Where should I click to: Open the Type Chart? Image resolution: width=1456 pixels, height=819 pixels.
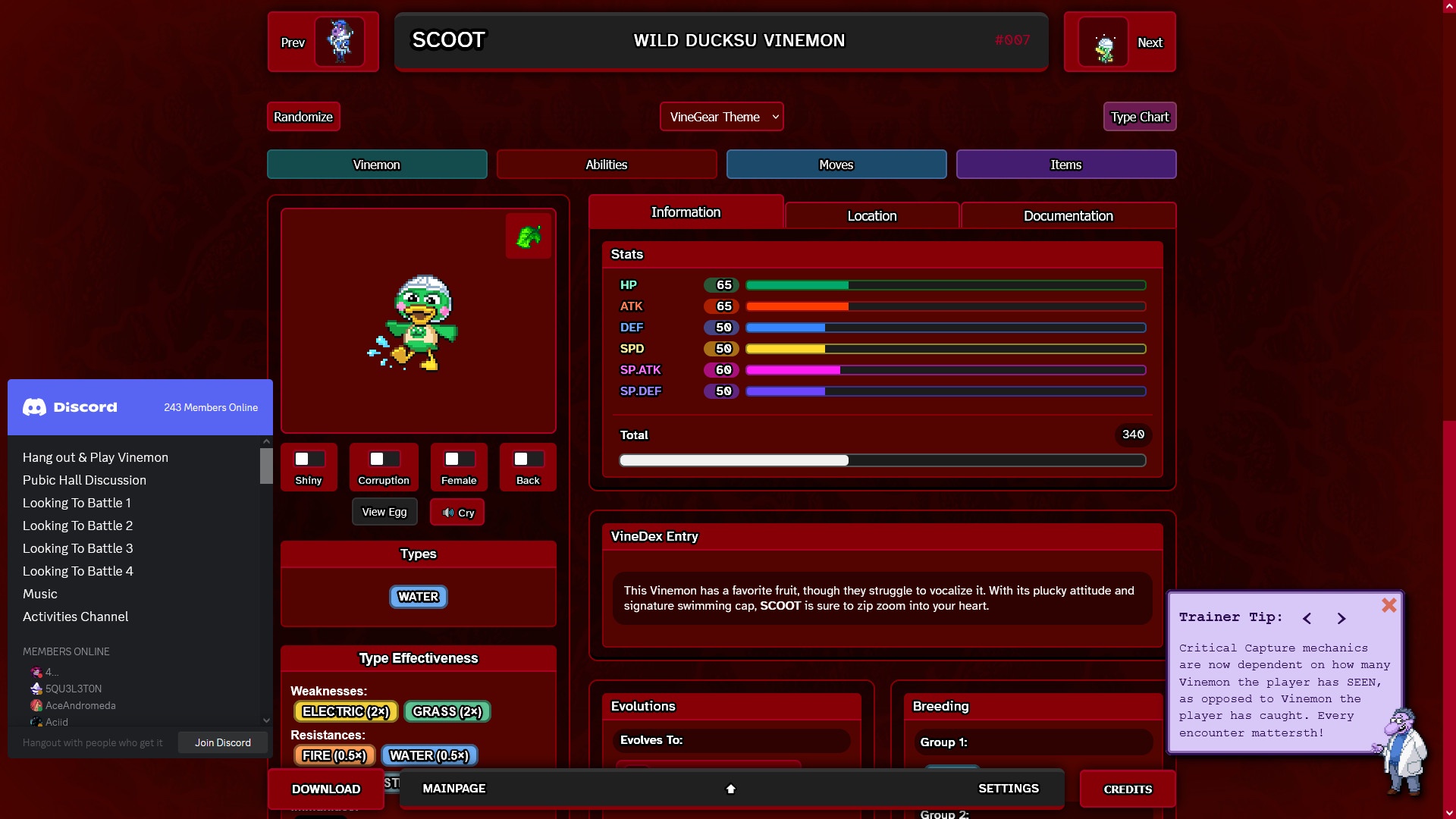[x=1139, y=117]
